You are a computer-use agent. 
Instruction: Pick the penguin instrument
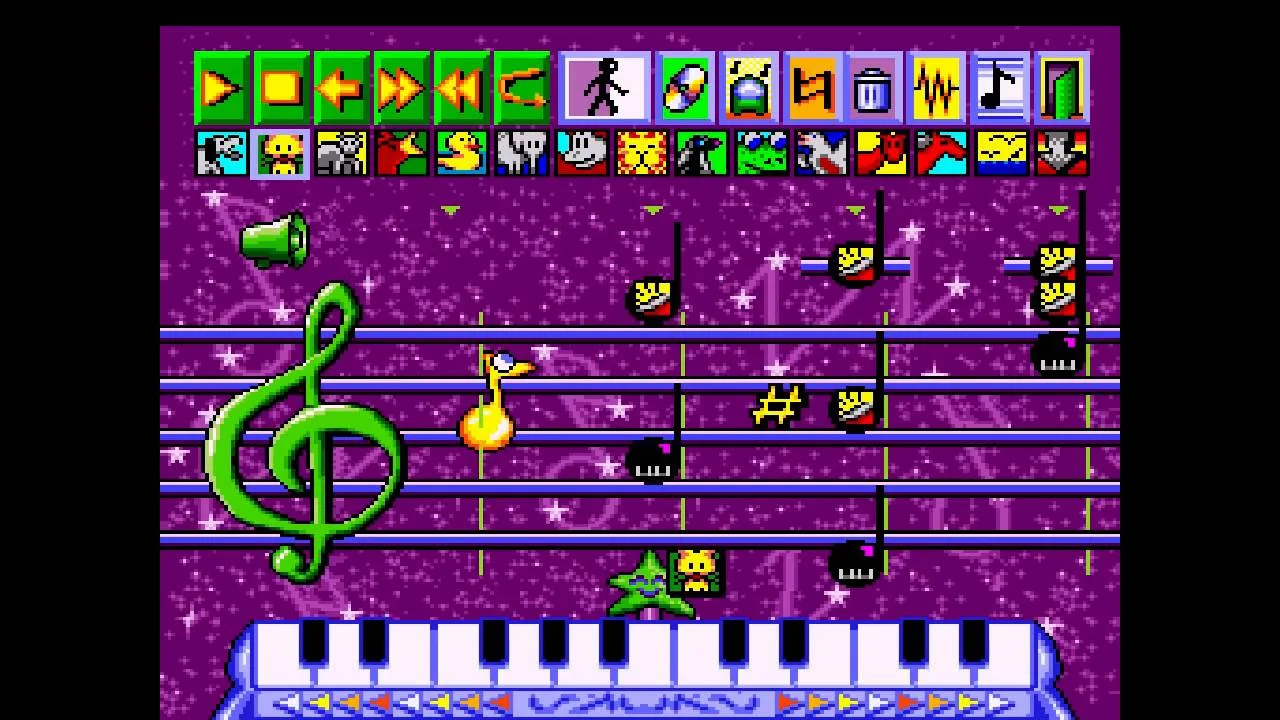pos(701,154)
